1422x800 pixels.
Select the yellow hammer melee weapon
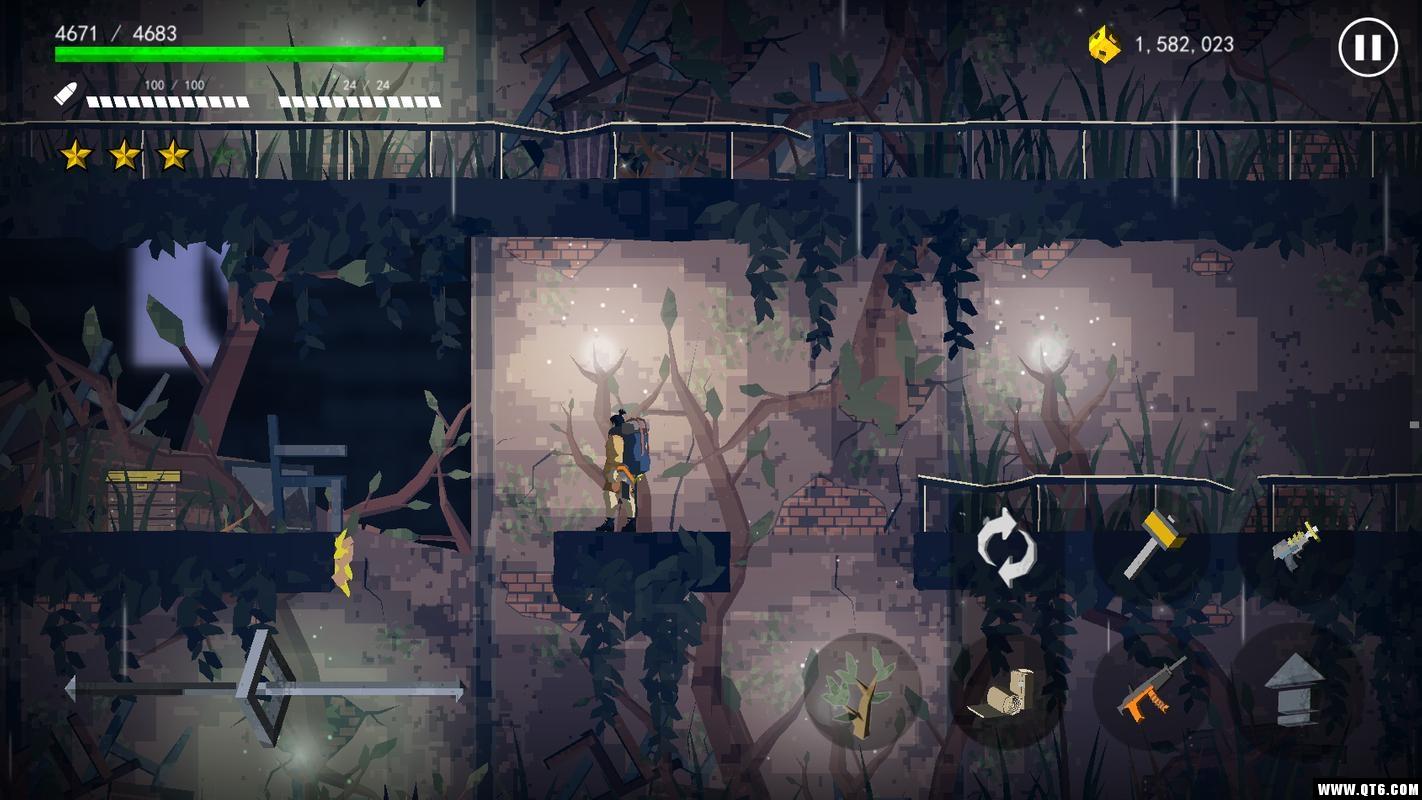coord(1152,544)
